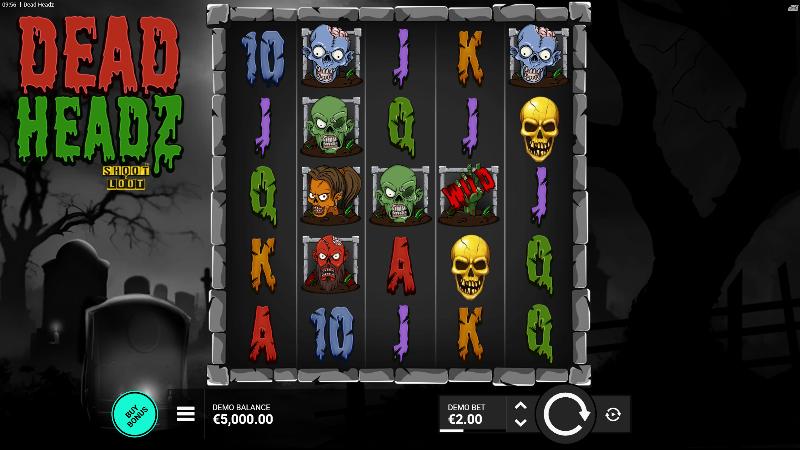Open the autoplay settings
This screenshot has width=800, height=450.
[613, 414]
